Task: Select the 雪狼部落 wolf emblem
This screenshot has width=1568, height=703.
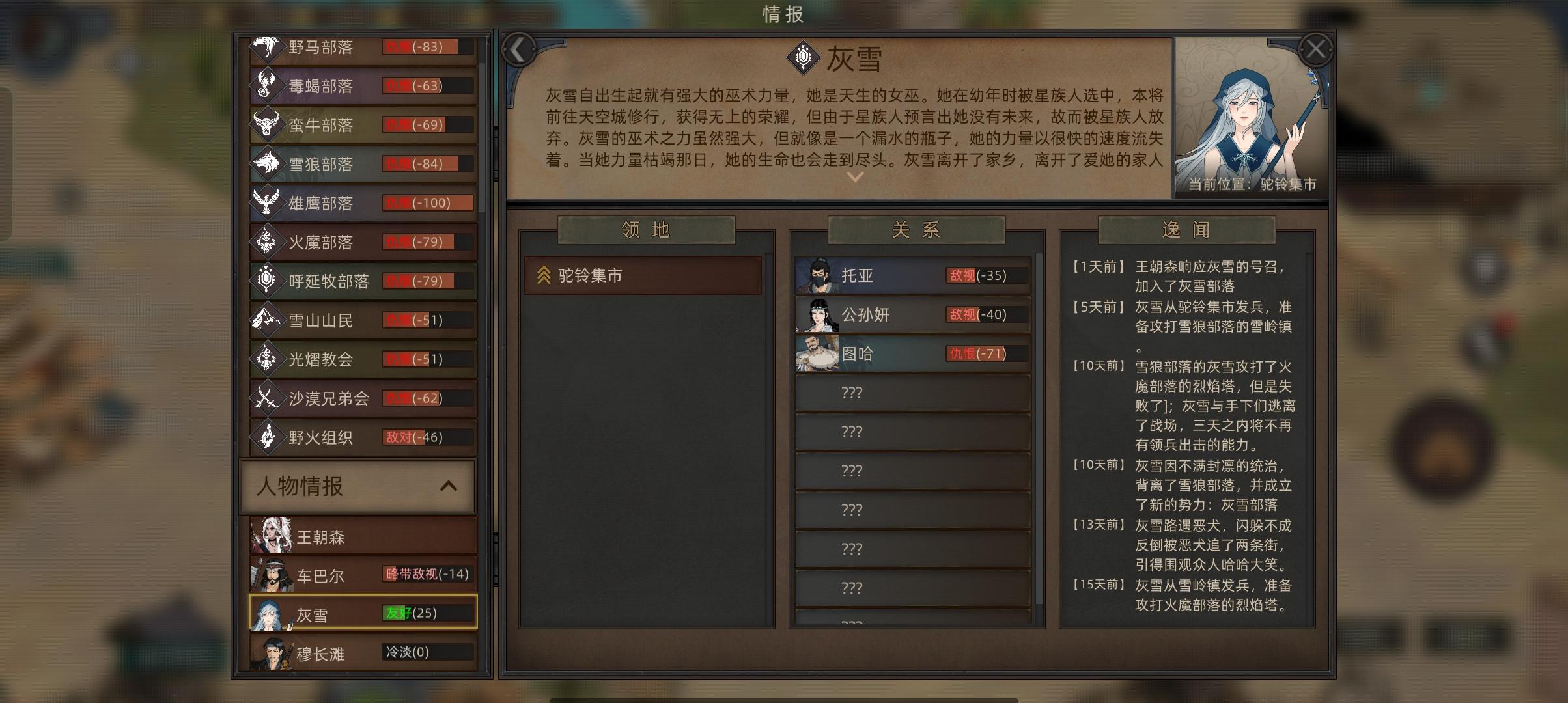Action: point(268,164)
